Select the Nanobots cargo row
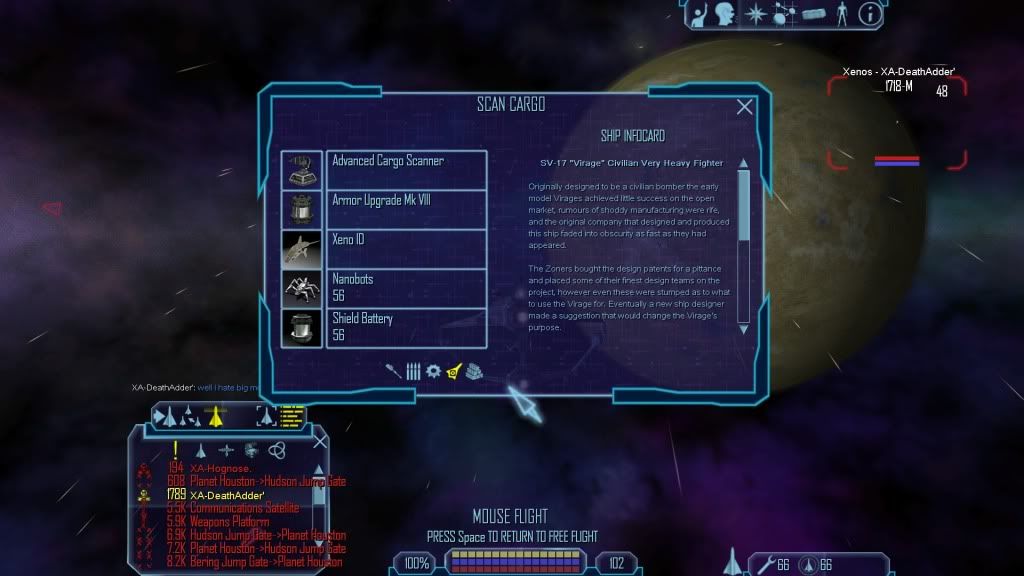1024x576 pixels. coord(406,288)
